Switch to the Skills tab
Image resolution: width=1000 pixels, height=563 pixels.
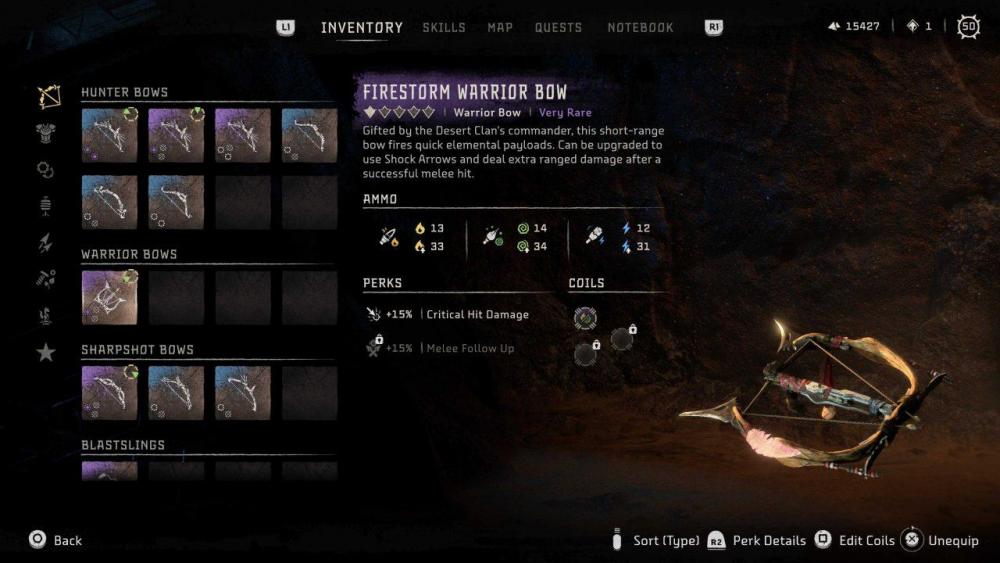click(x=443, y=27)
